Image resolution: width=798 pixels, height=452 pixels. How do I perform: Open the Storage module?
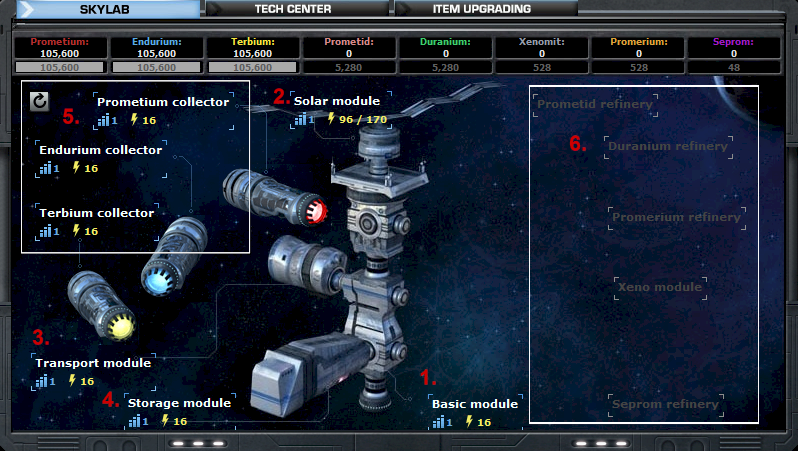179,403
